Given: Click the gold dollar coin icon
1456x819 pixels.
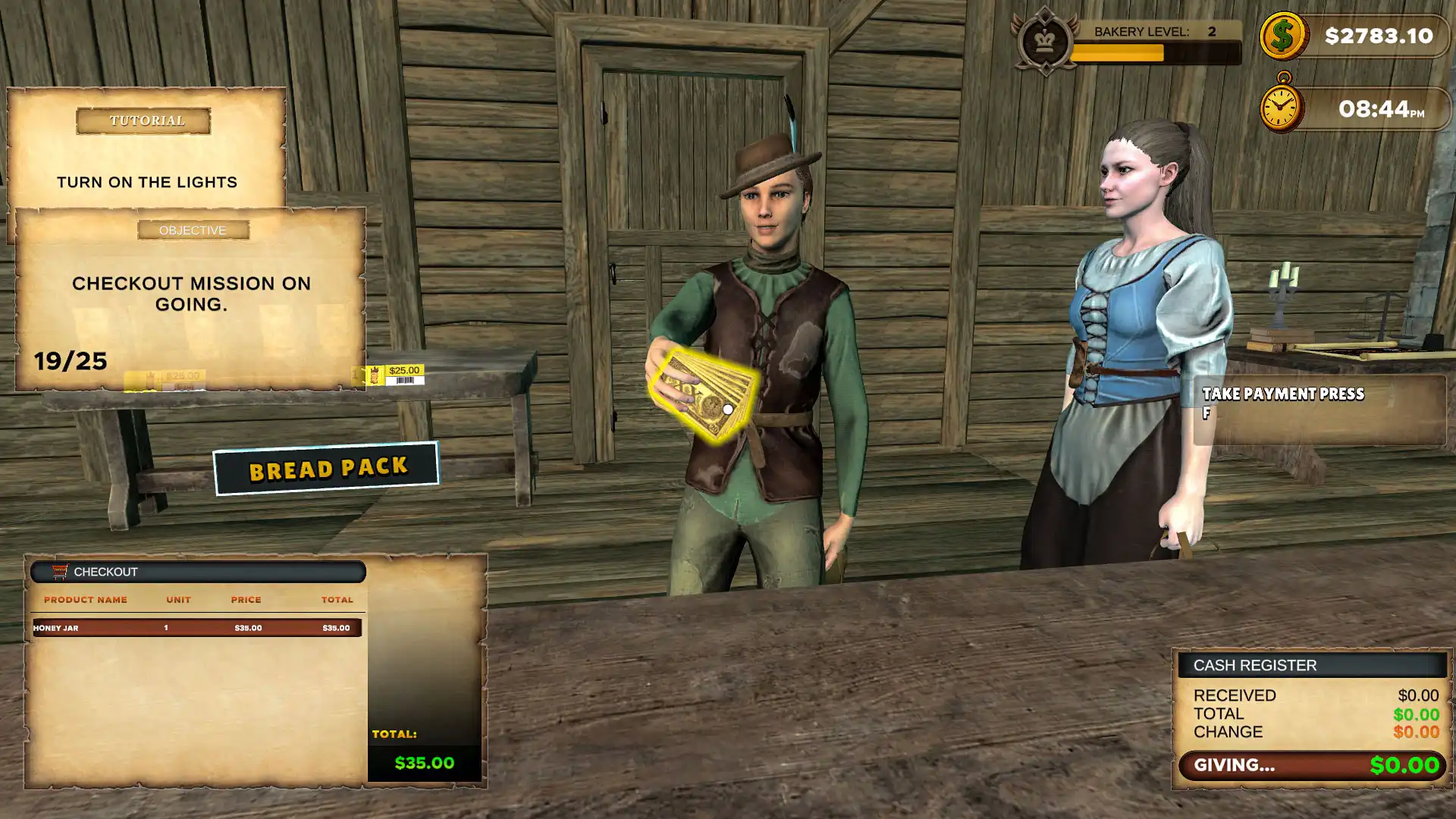Looking at the screenshot, I should 1282,36.
